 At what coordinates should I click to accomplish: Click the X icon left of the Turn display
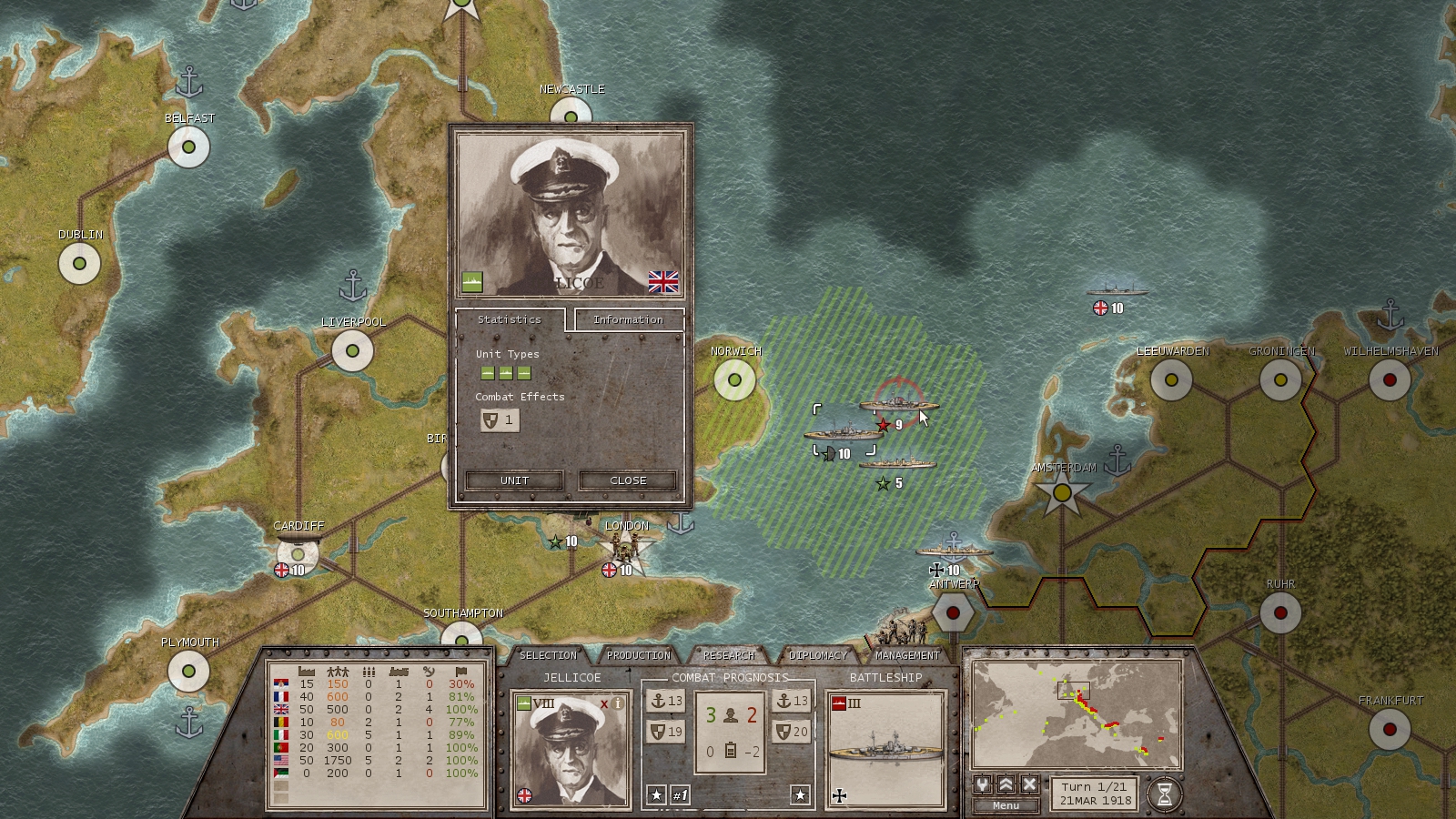point(1028,784)
